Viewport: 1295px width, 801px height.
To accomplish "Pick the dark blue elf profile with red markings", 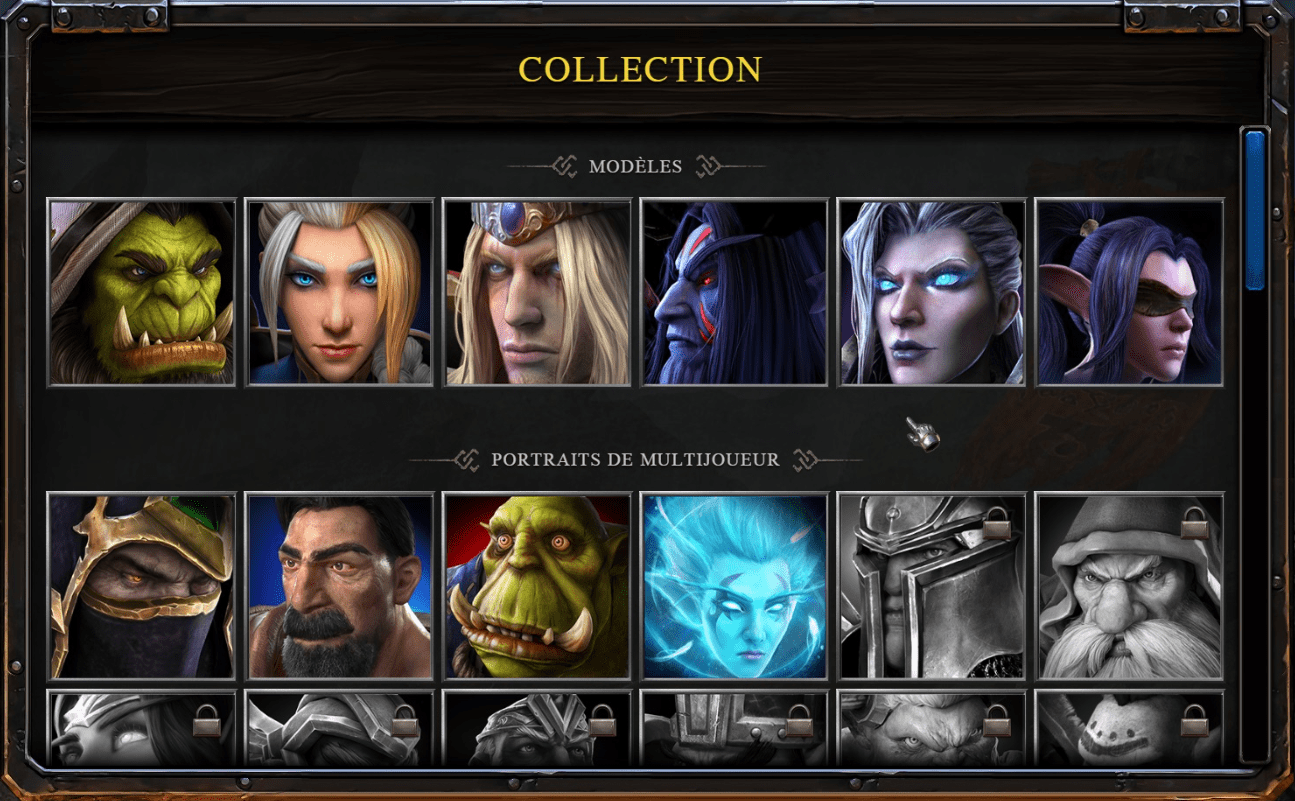I will (x=735, y=292).
